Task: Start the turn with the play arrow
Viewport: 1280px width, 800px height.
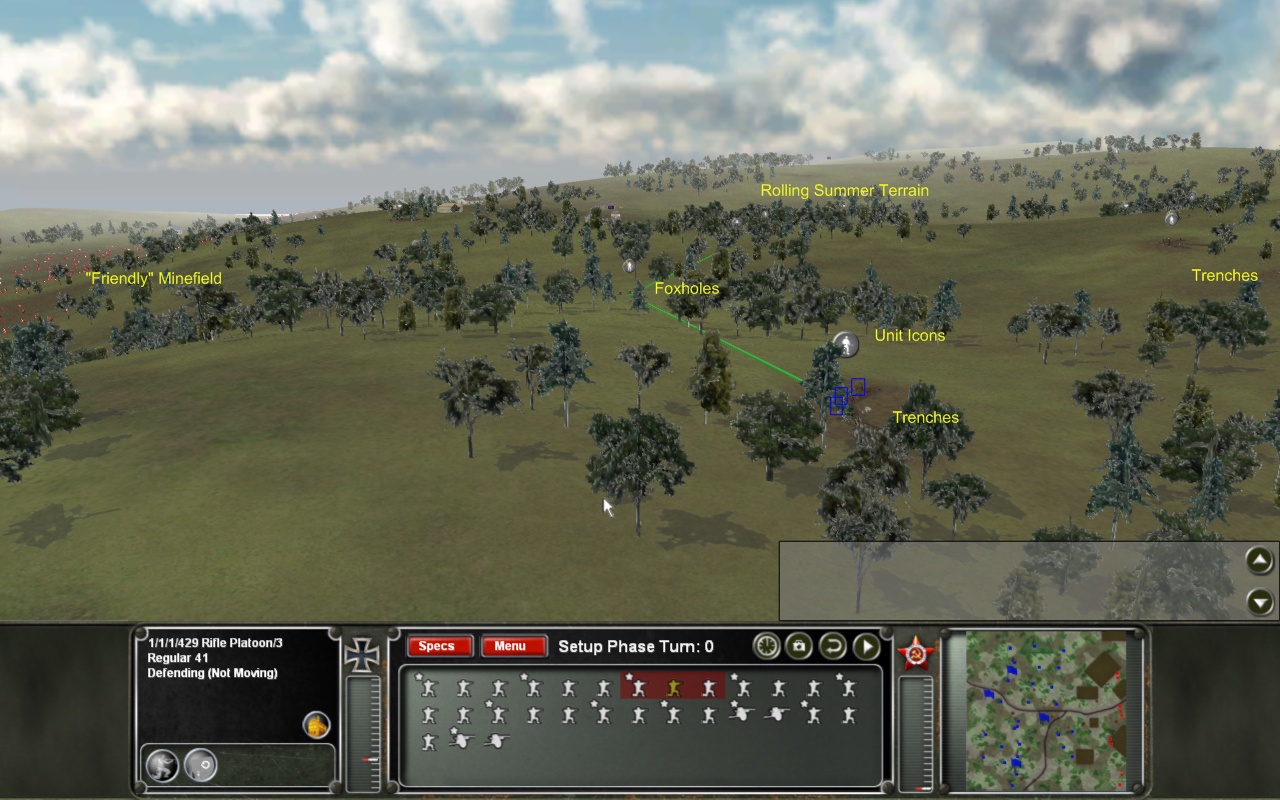Action: (x=866, y=646)
